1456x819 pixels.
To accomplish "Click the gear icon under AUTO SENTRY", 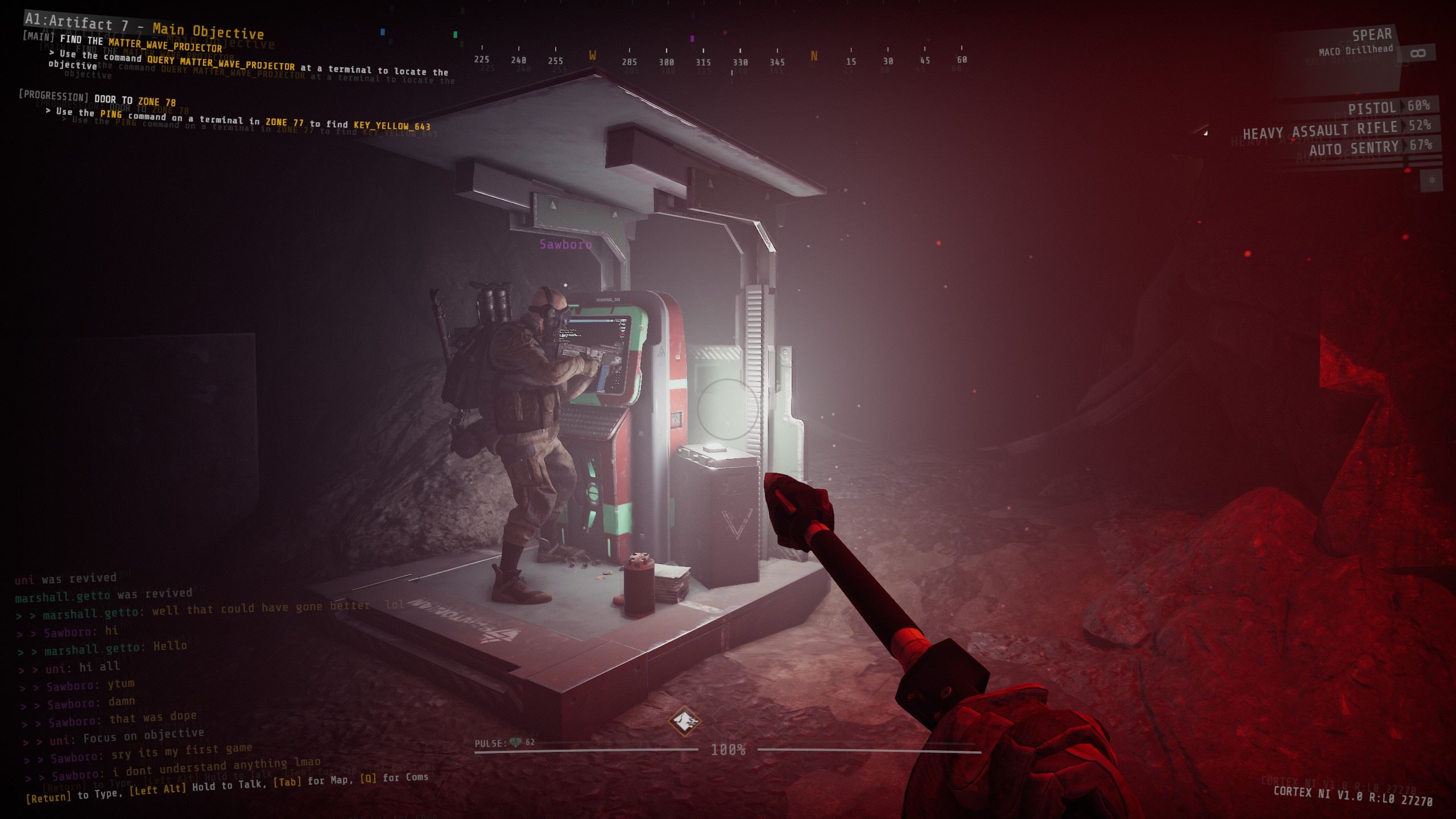I will tap(1432, 179).
